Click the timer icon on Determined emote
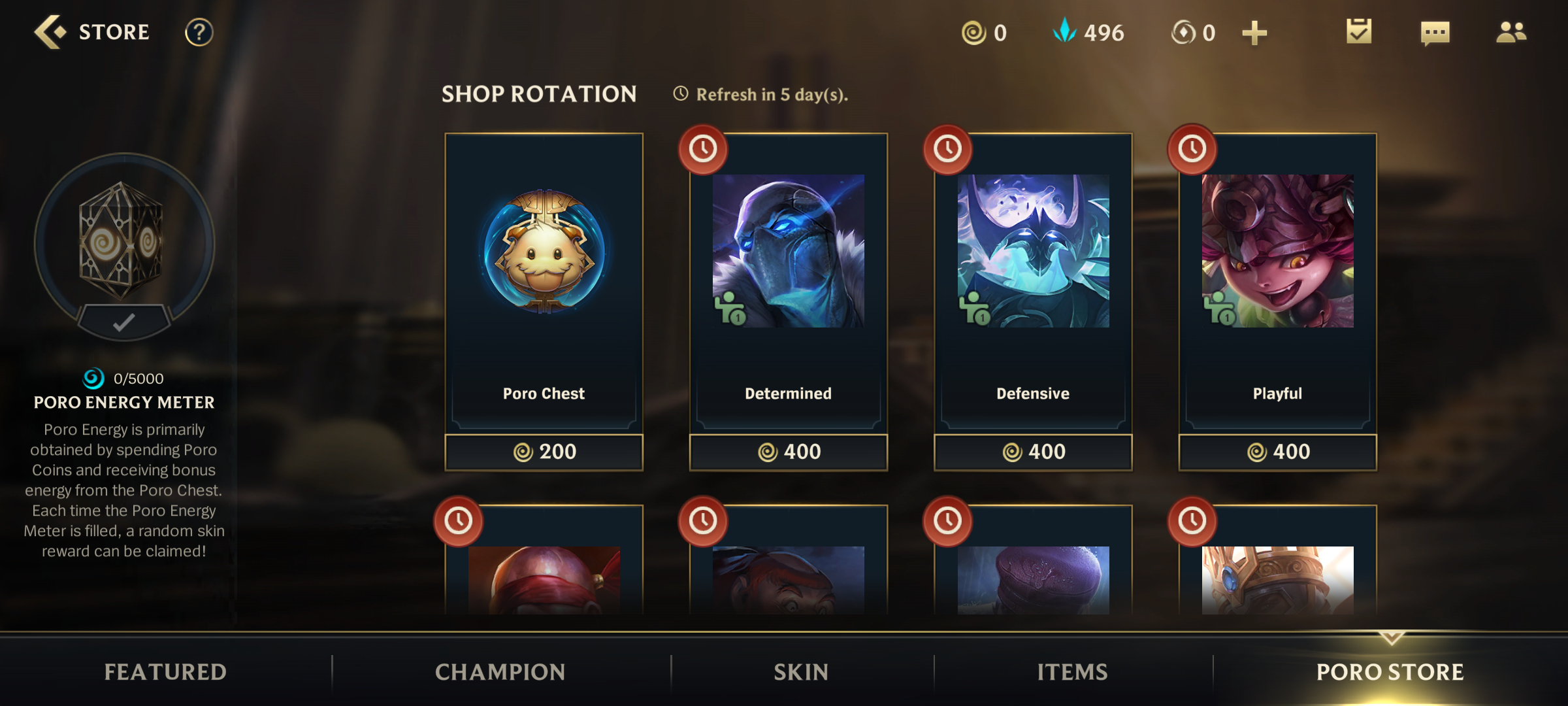1568x706 pixels. coord(703,149)
